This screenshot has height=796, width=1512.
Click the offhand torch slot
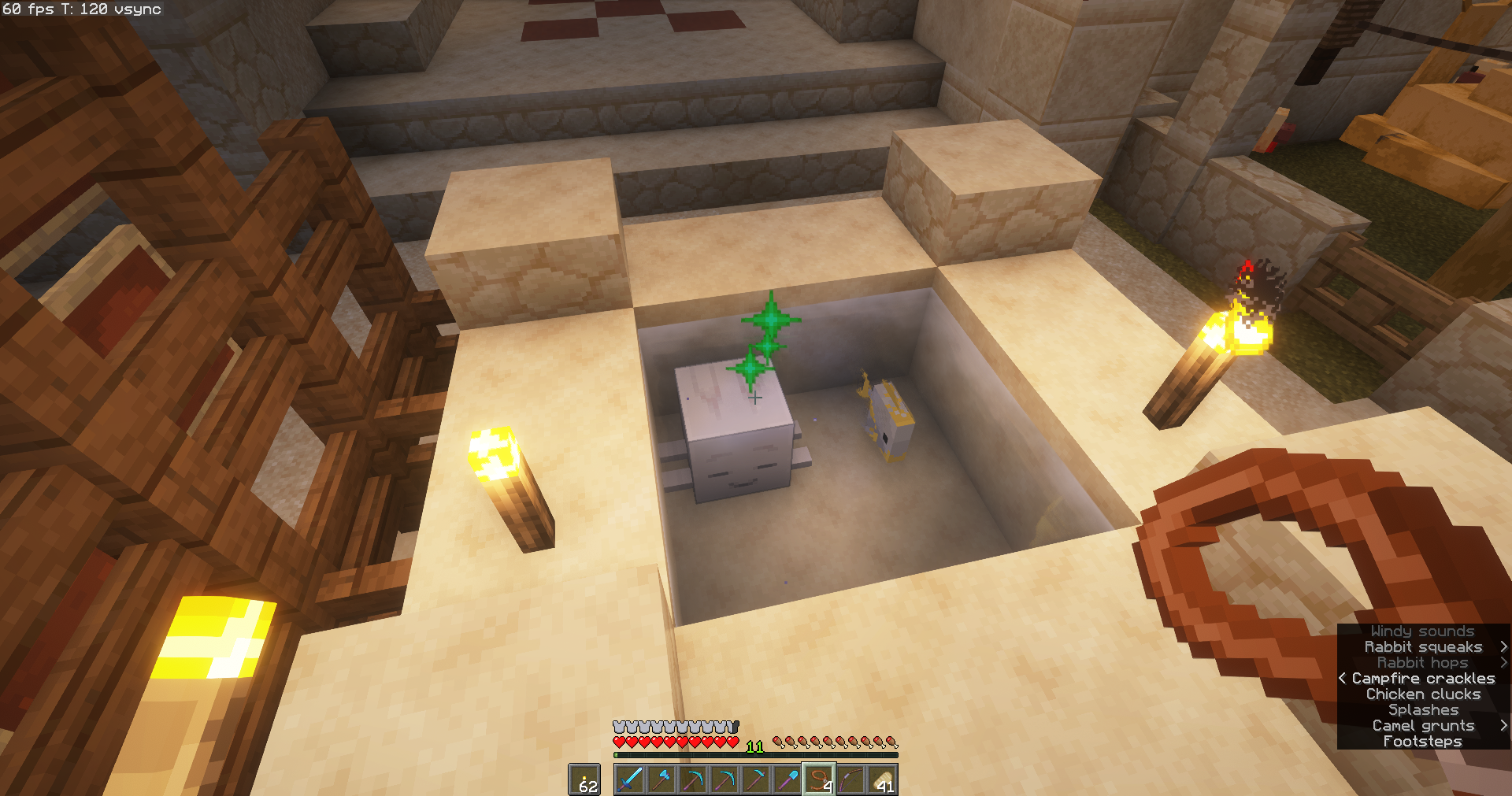coord(584,779)
